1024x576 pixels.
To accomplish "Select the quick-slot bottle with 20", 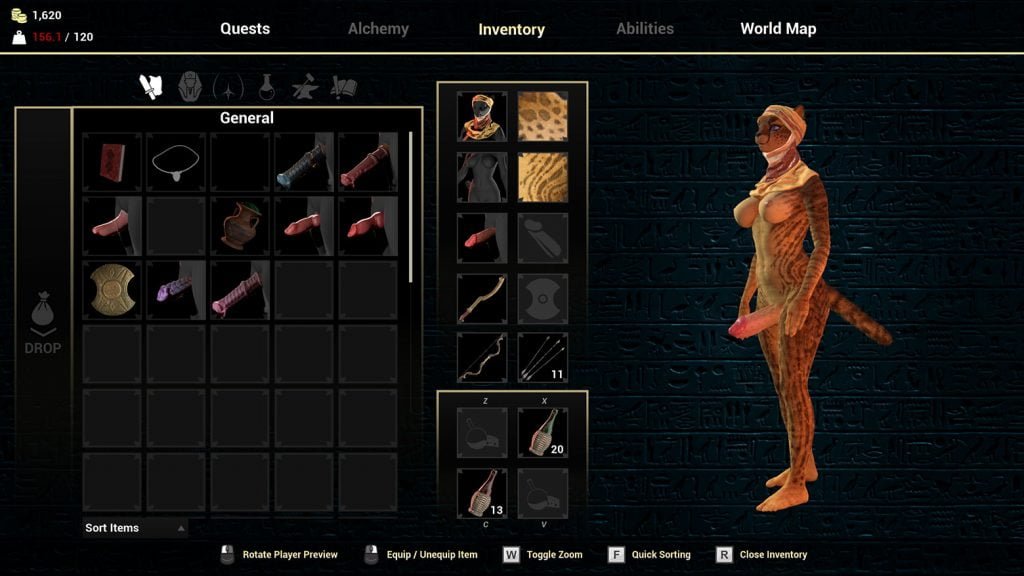I will (x=543, y=433).
